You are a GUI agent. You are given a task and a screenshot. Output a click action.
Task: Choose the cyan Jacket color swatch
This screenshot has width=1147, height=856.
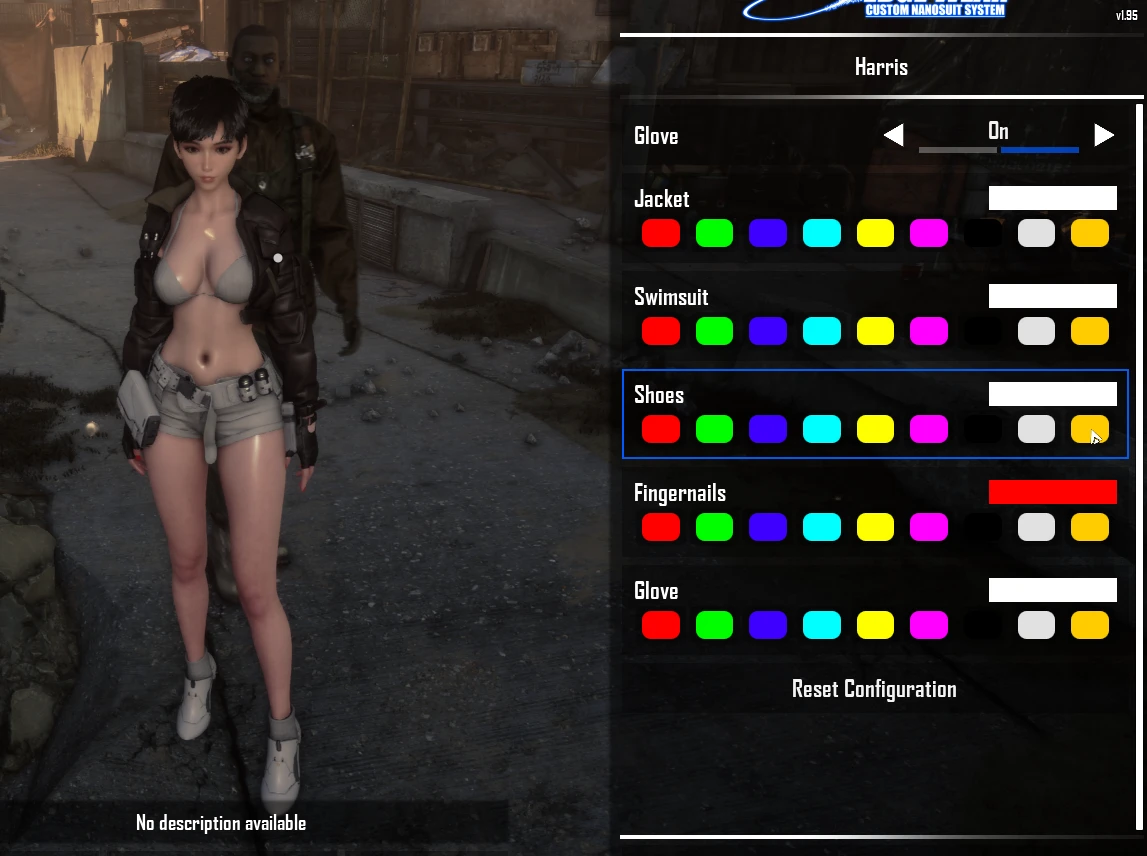pyautogui.click(x=822, y=233)
